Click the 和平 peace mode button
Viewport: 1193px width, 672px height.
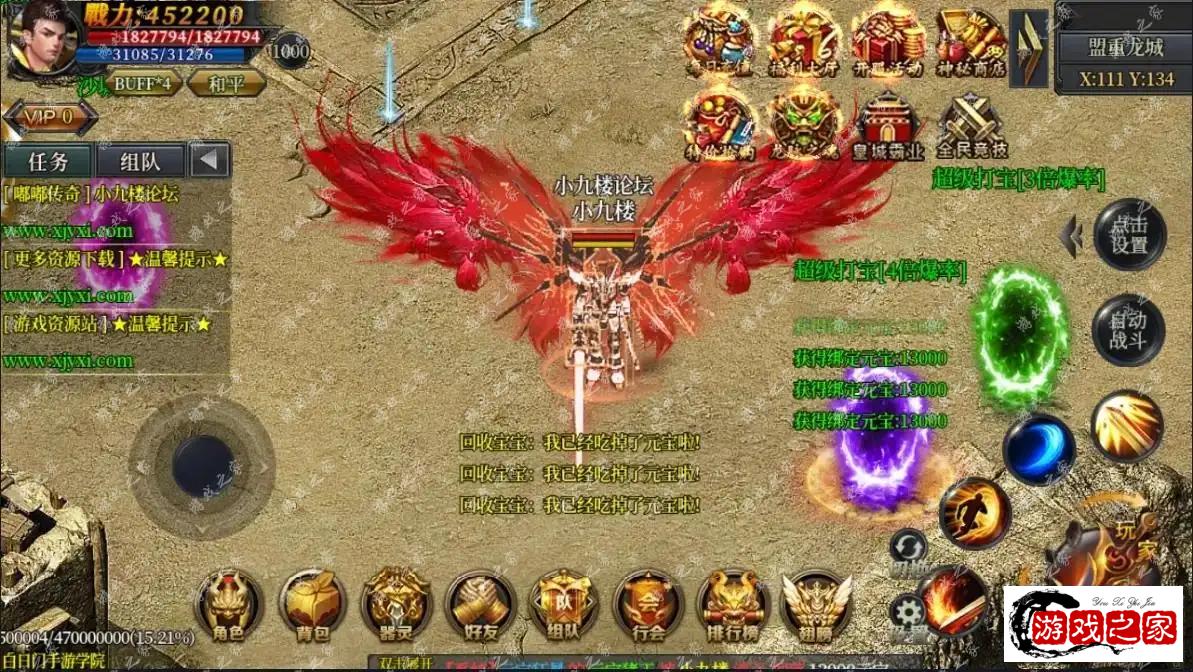[221, 83]
